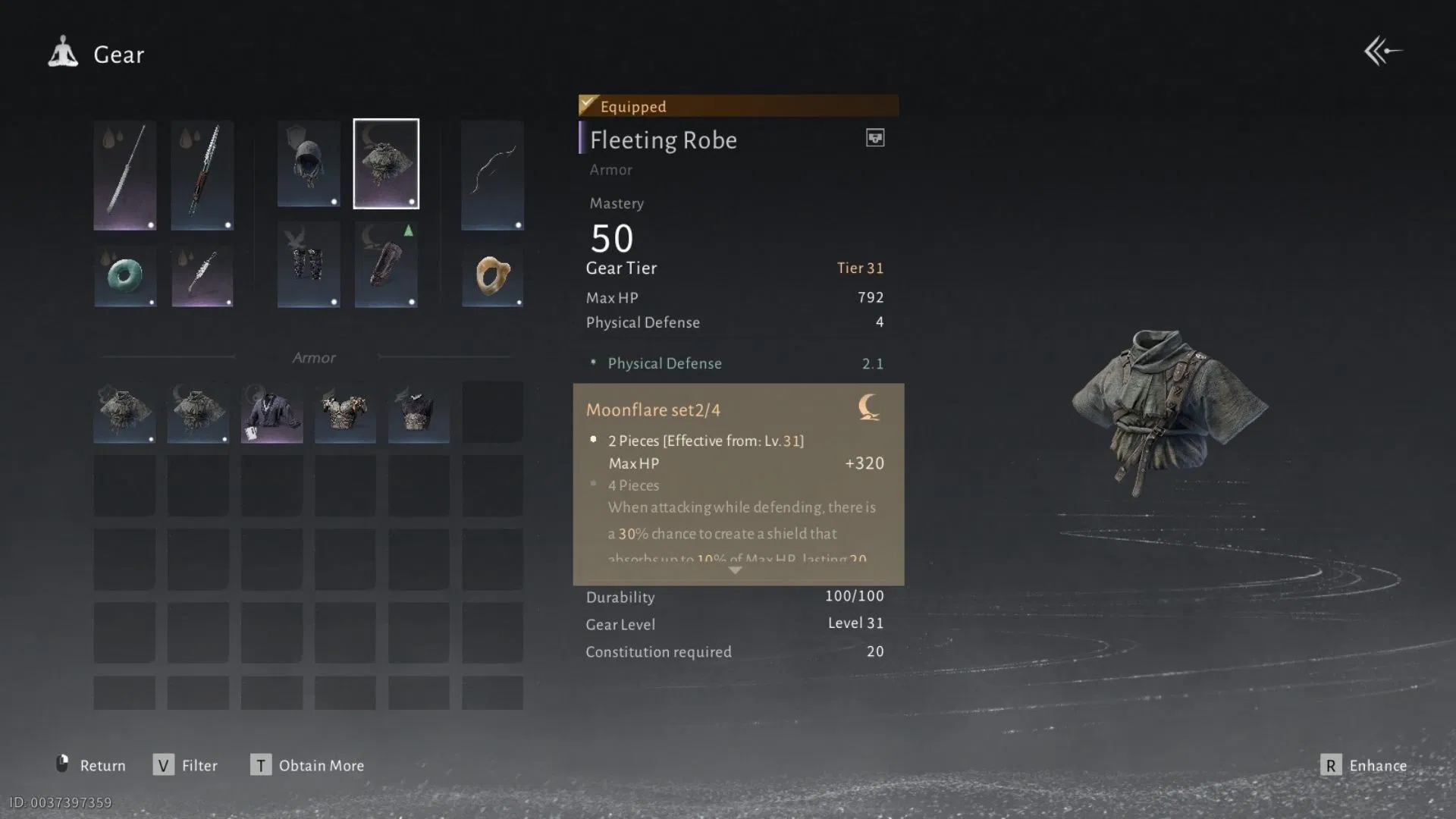The width and height of the screenshot is (1456, 819).
Task: Expand the Moonflare set description arrow
Action: (x=735, y=570)
